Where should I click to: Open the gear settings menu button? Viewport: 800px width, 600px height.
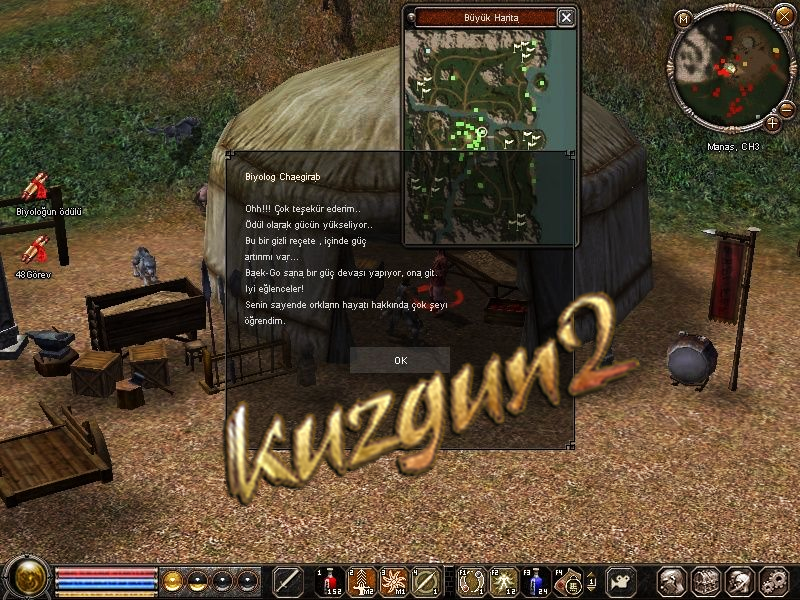[x=773, y=580]
